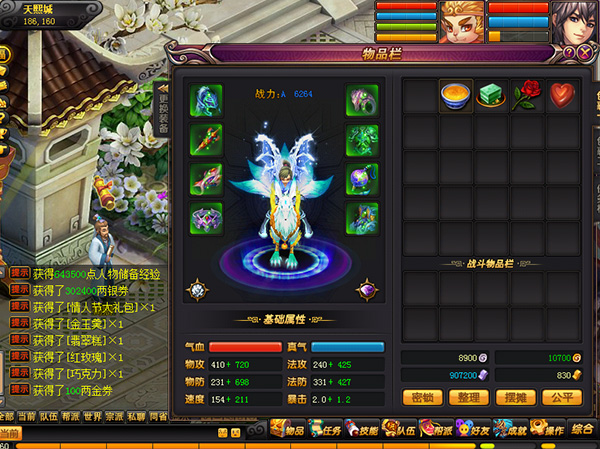This screenshot has width=600, height=449.
Task: Click the 密锁 lock button
Action: [x=420, y=397]
